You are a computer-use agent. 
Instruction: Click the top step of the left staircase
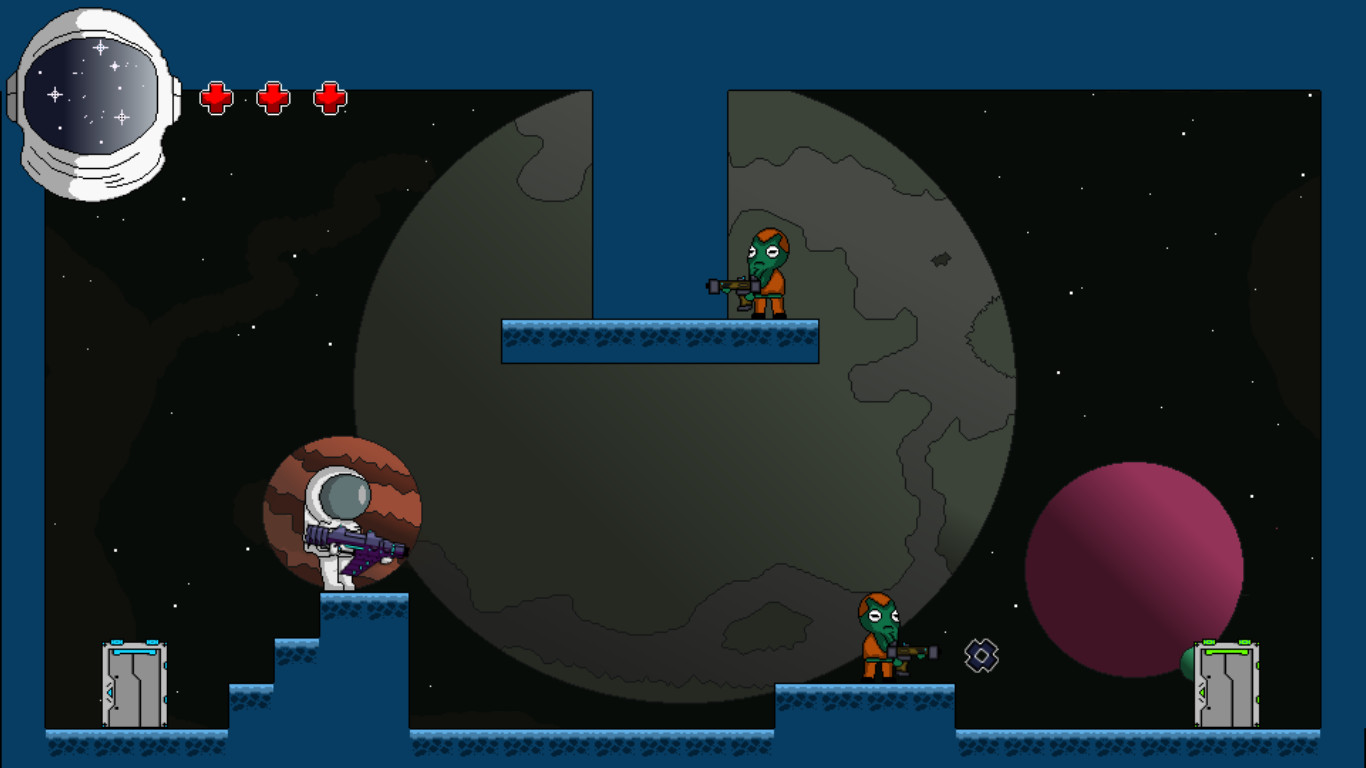365,615
